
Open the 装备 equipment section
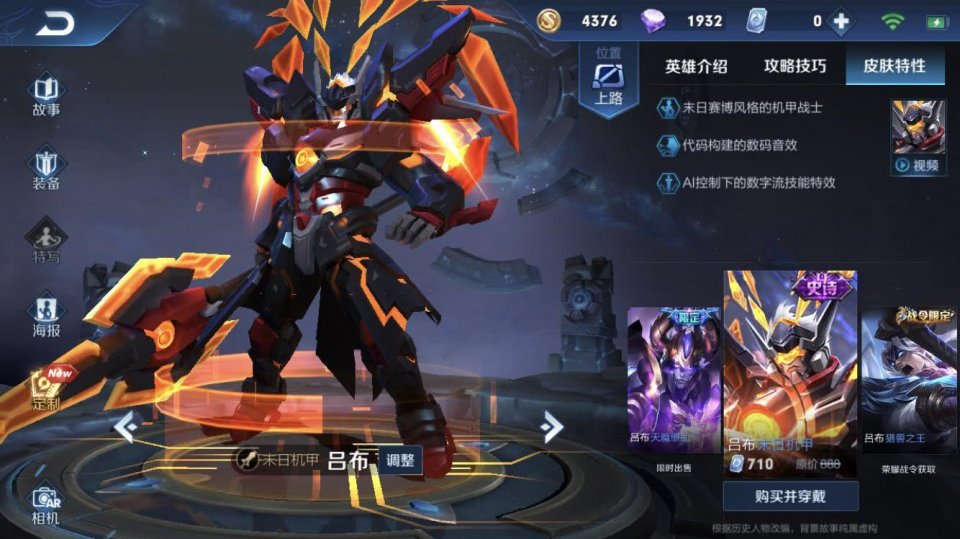[46, 168]
